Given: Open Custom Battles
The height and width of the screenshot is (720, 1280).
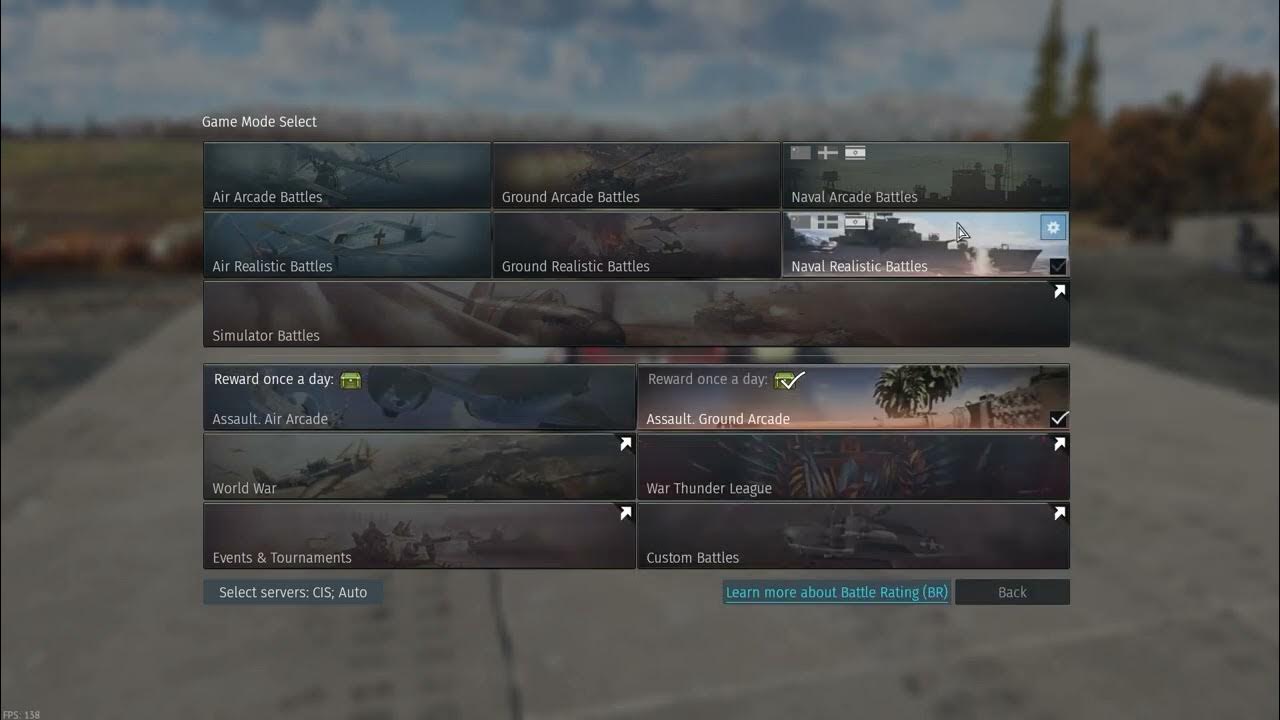Looking at the screenshot, I should (x=852, y=536).
